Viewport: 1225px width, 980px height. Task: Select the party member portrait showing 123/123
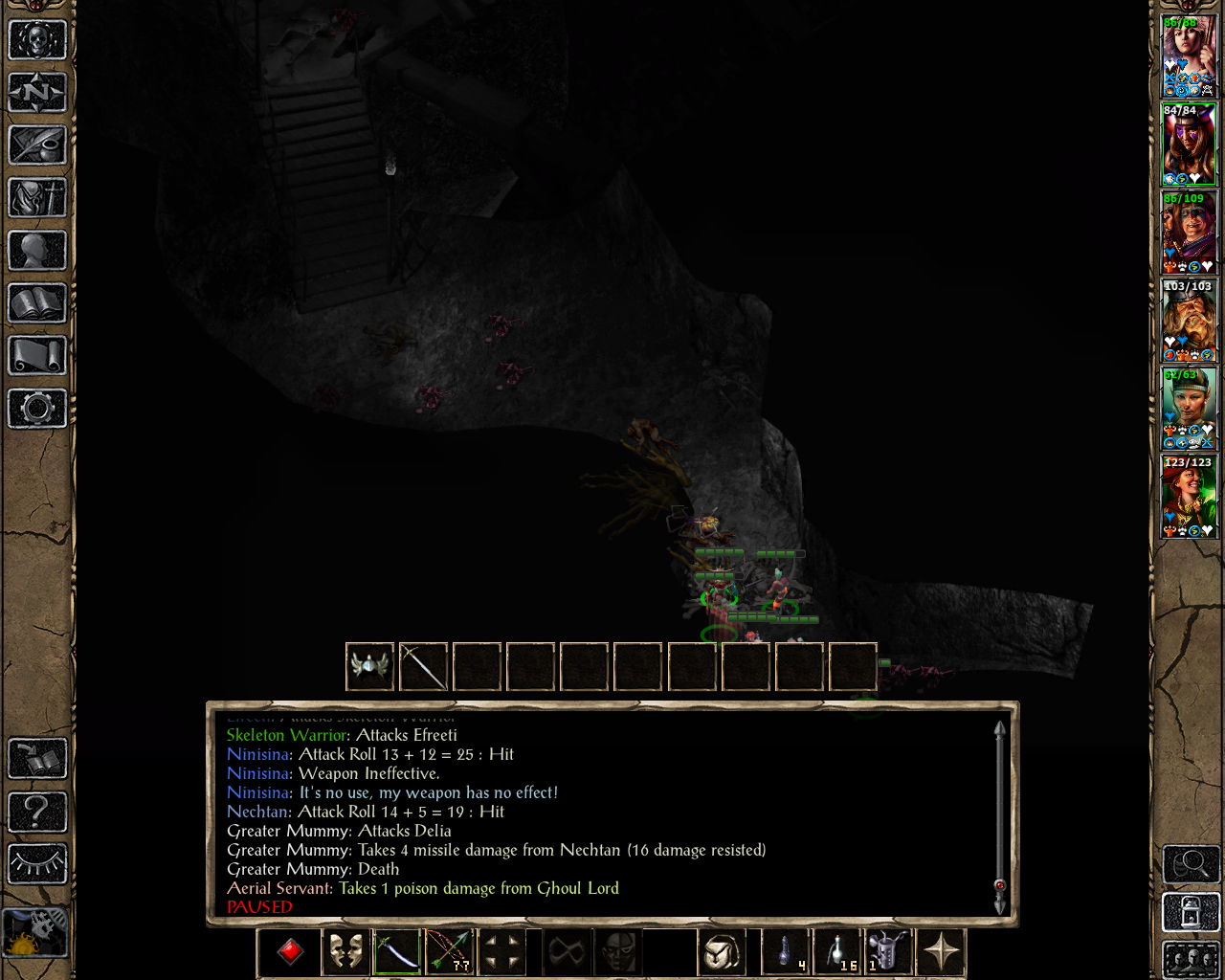pyautogui.click(x=1189, y=496)
